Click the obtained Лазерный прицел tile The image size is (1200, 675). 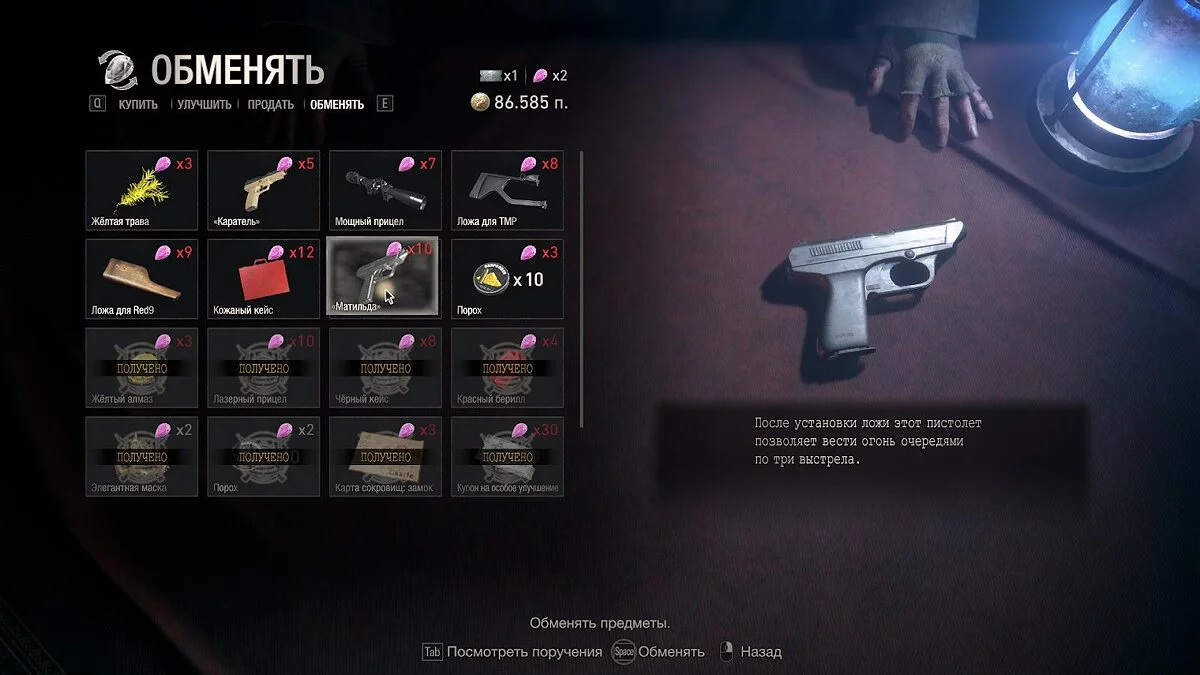[262, 367]
